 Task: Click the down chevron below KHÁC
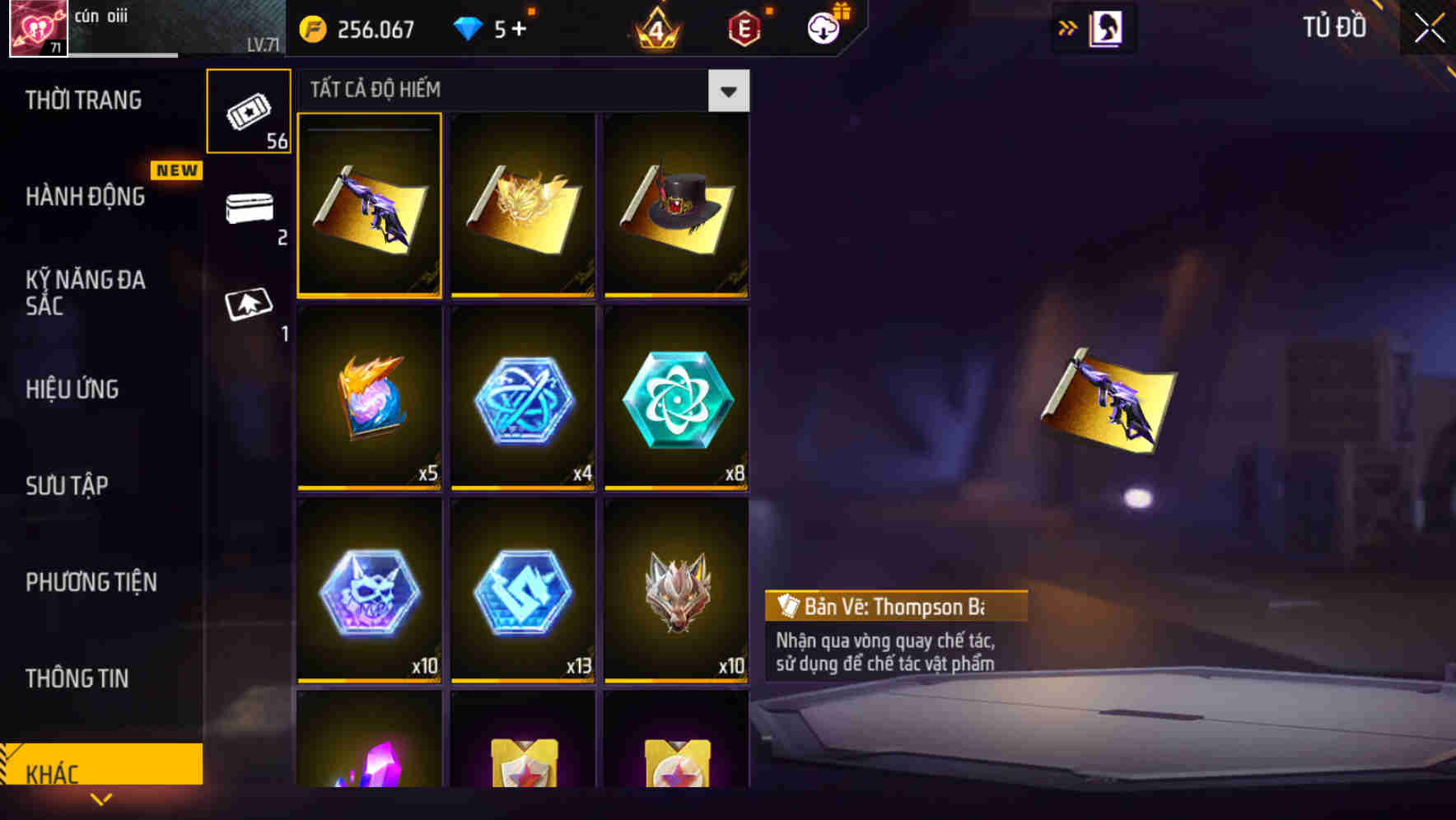pyautogui.click(x=100, y=800)
